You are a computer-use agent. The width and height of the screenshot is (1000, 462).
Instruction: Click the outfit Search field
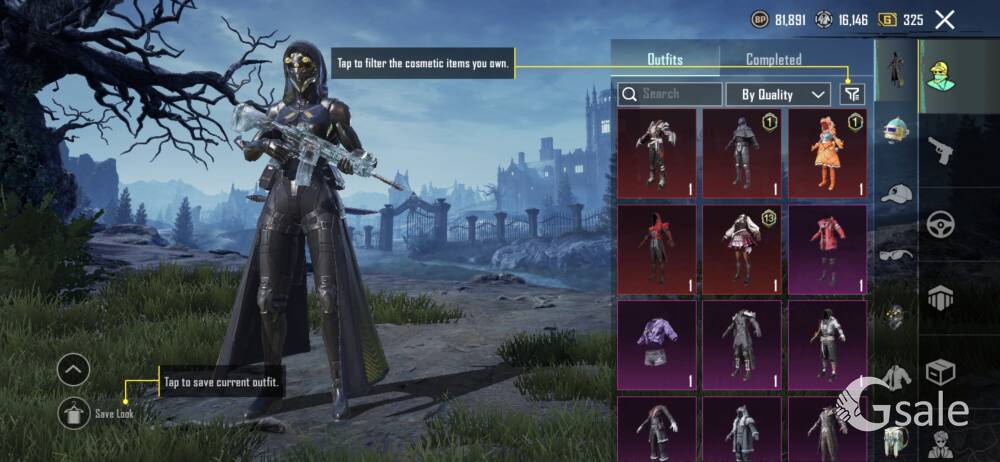[x=670, y=94]
